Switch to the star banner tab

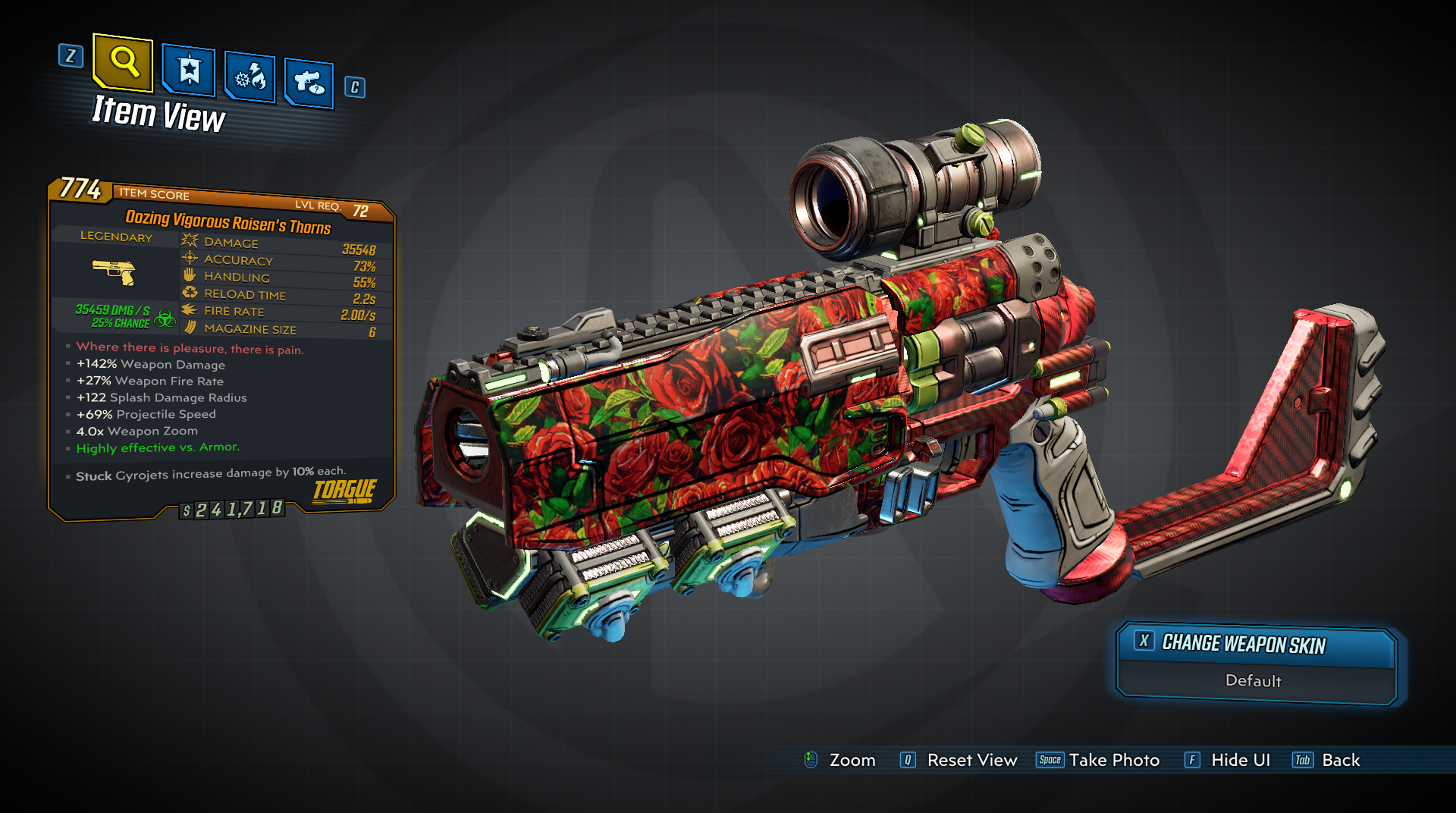(x=189, y=71)
